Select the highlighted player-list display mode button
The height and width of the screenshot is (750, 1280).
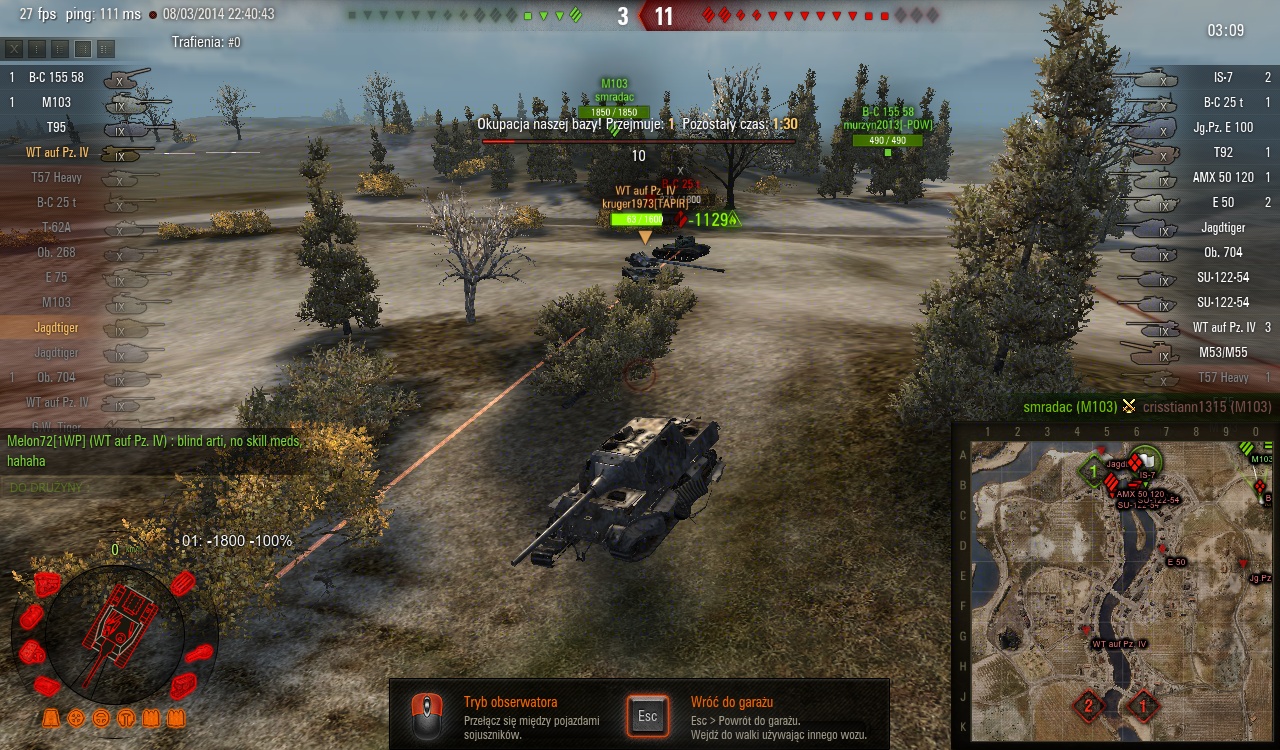[x=83, y=48]
